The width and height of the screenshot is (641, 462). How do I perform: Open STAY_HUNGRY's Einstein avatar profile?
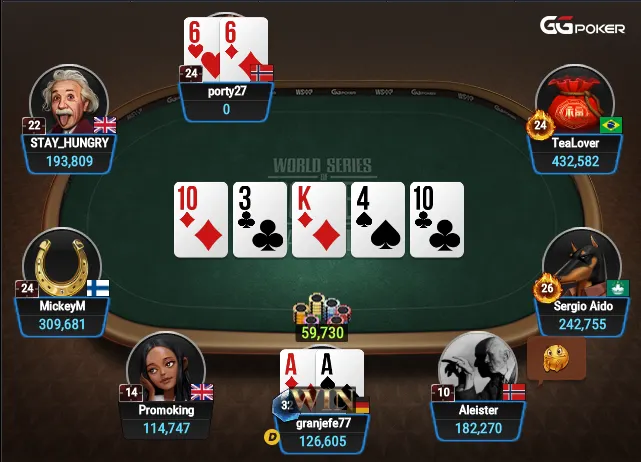pos(69,101)
